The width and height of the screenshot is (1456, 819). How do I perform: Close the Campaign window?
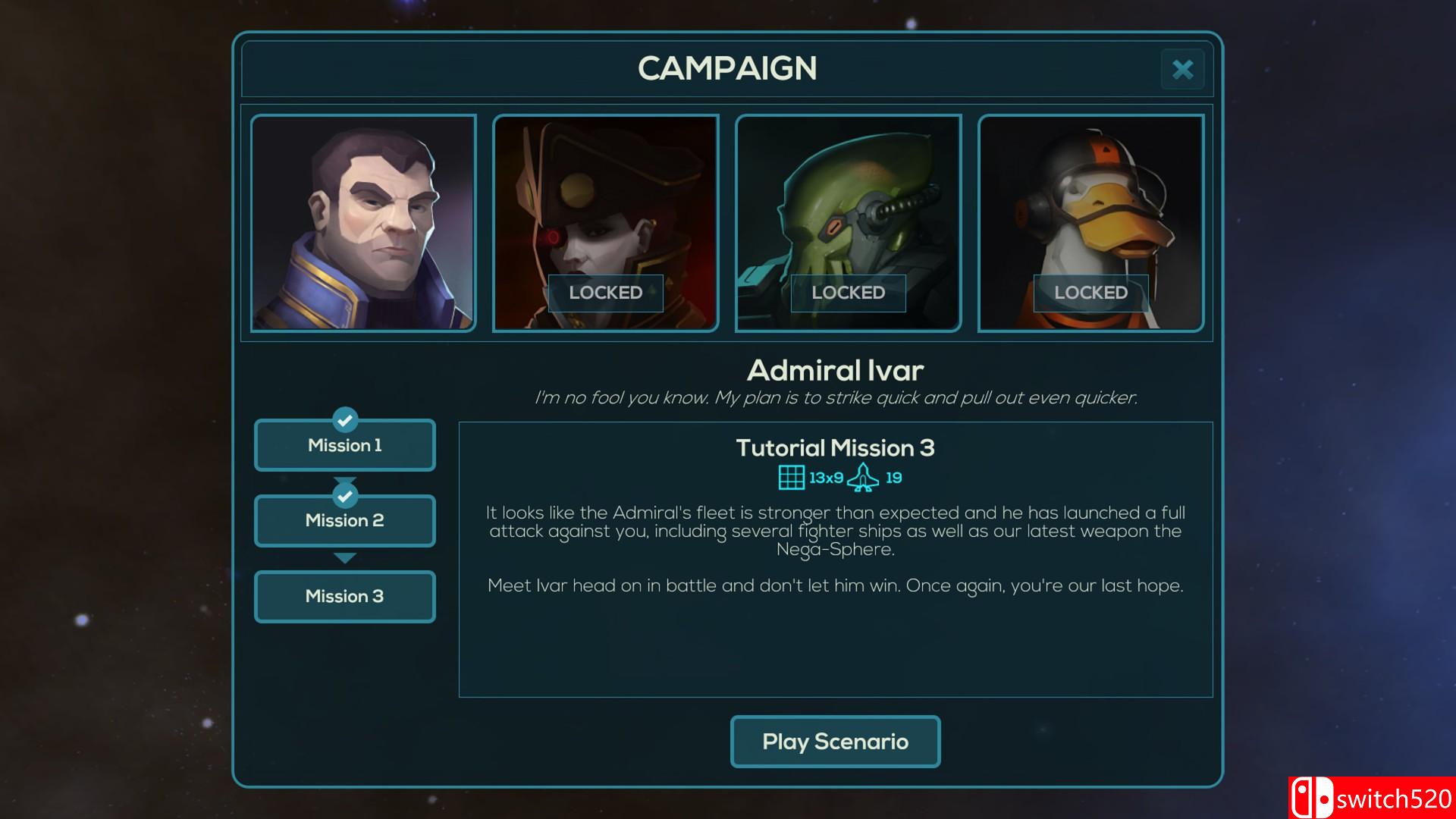(1182, 70)
